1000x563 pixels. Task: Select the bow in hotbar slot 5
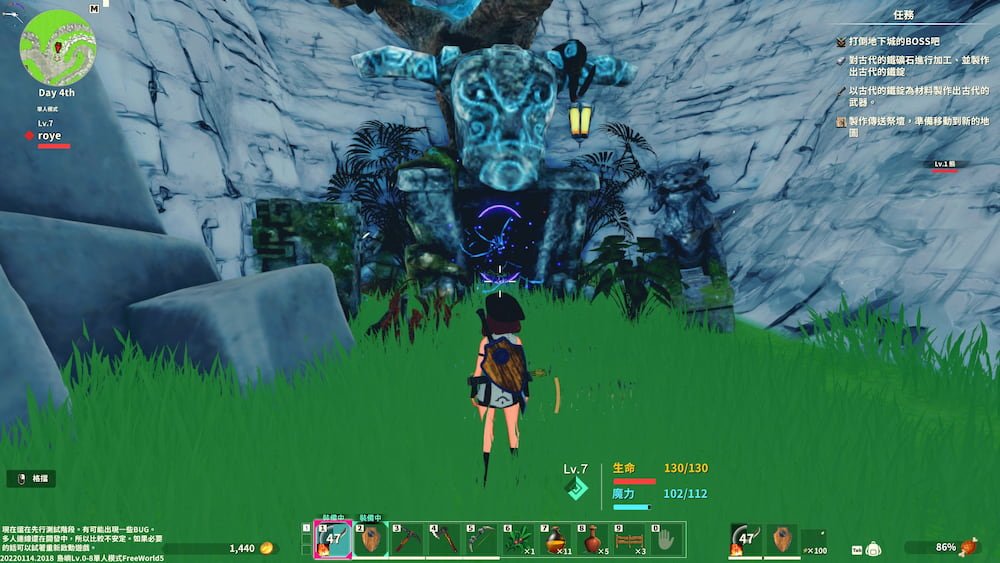coord(482,541)
